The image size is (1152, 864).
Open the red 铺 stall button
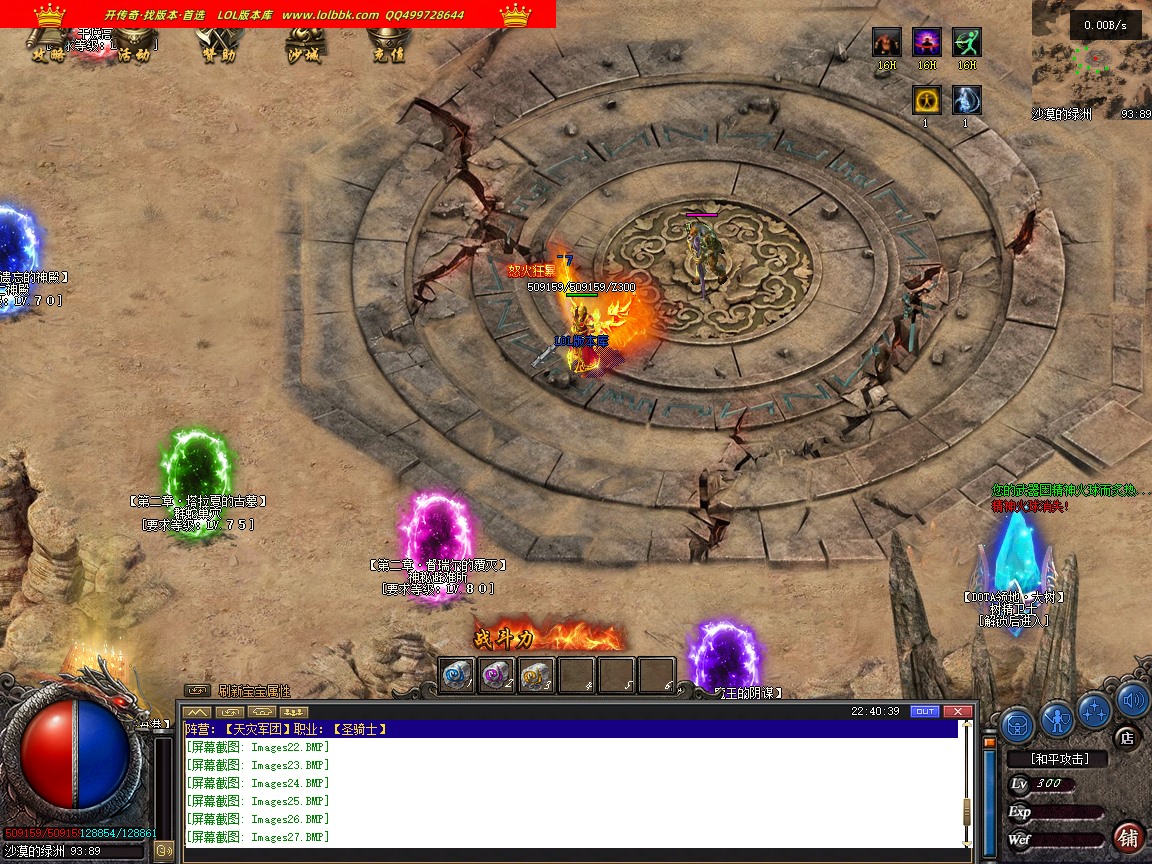1129,836
